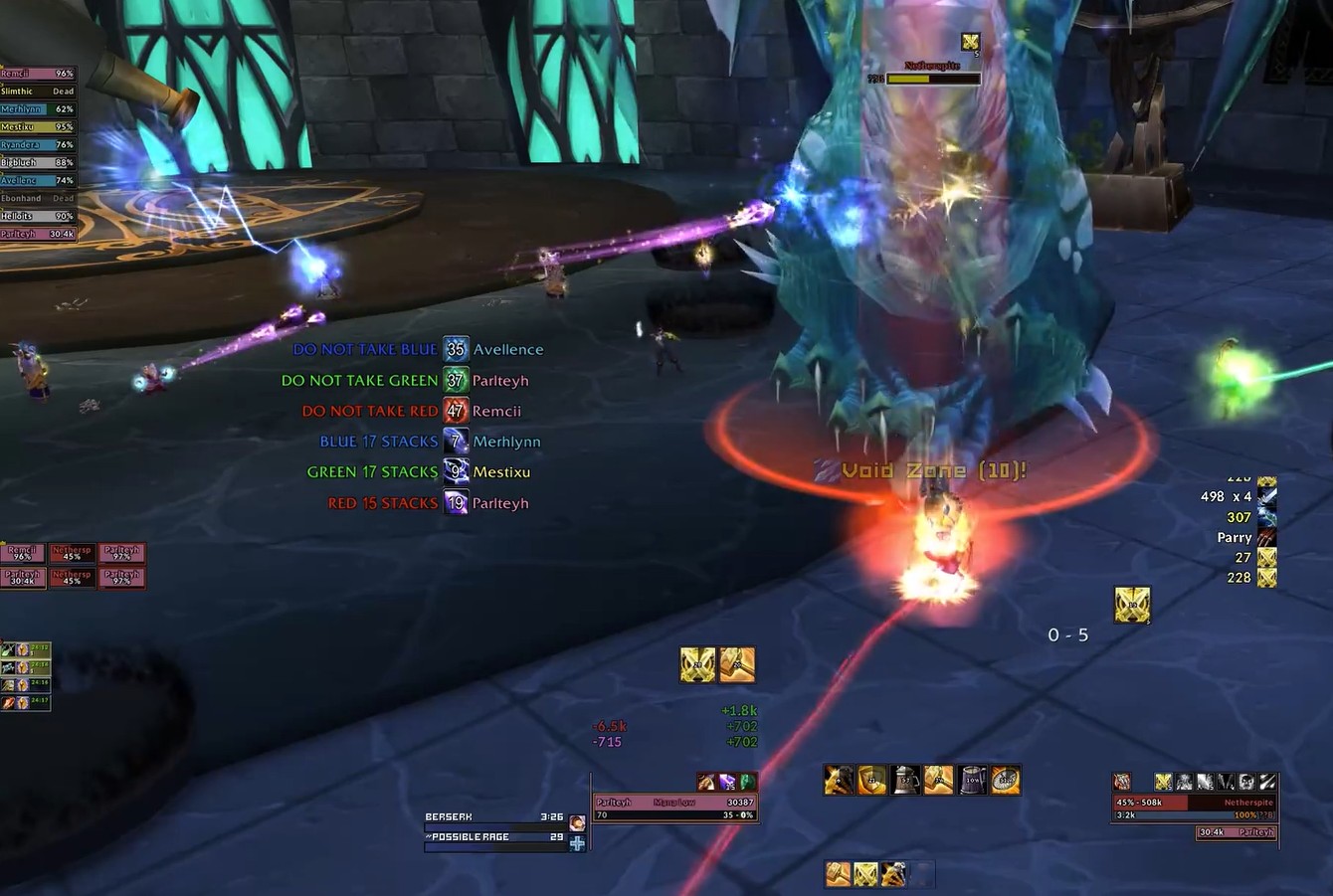The image size is (1333, 896).
Task: Click the shield ability icon on the main bar
Action: coord(870,781)
